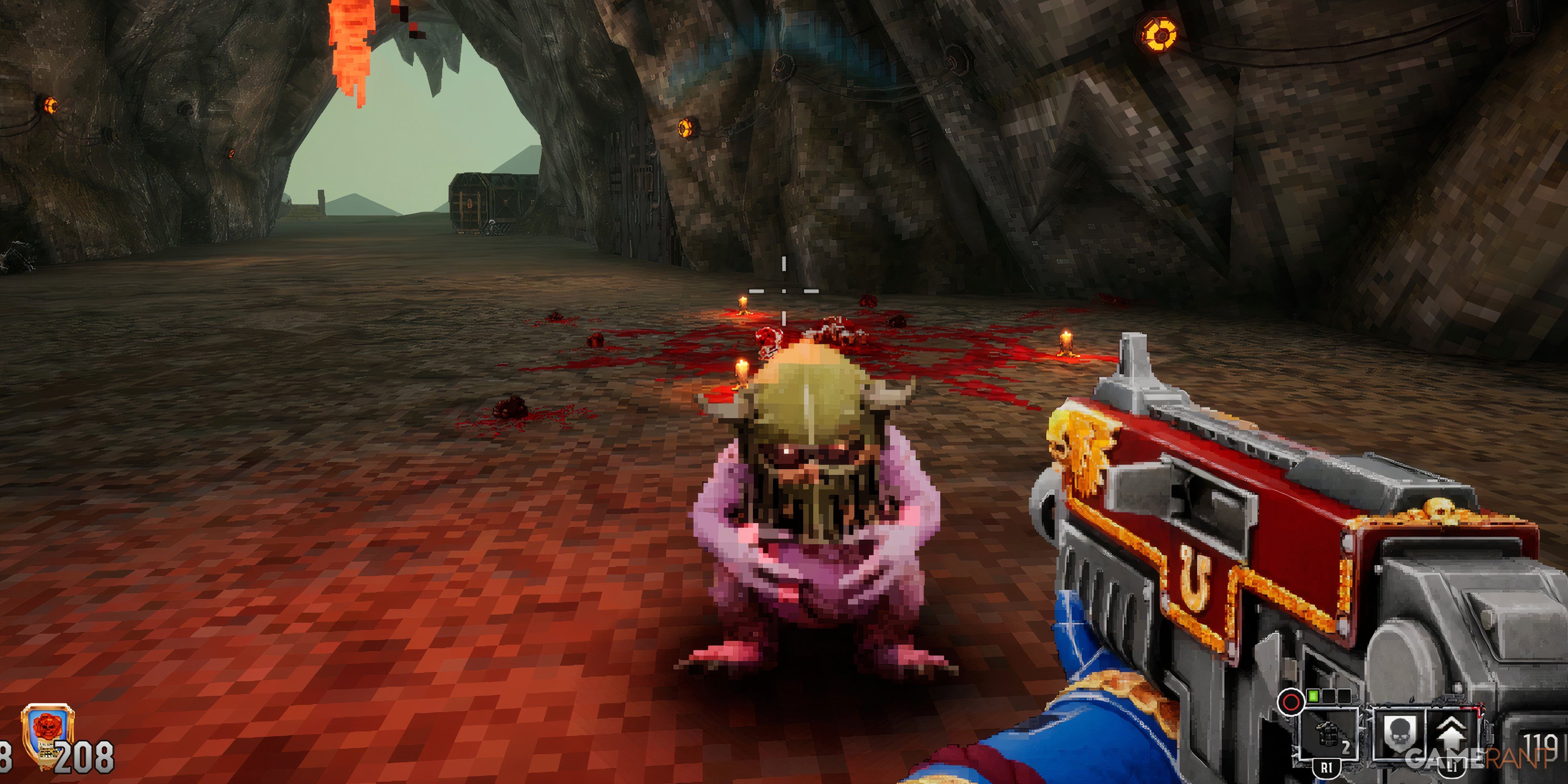Viewport: 1568px width, 784px height.
Task: Toggle the second green ammo segment
Action: pos(1329,697)
